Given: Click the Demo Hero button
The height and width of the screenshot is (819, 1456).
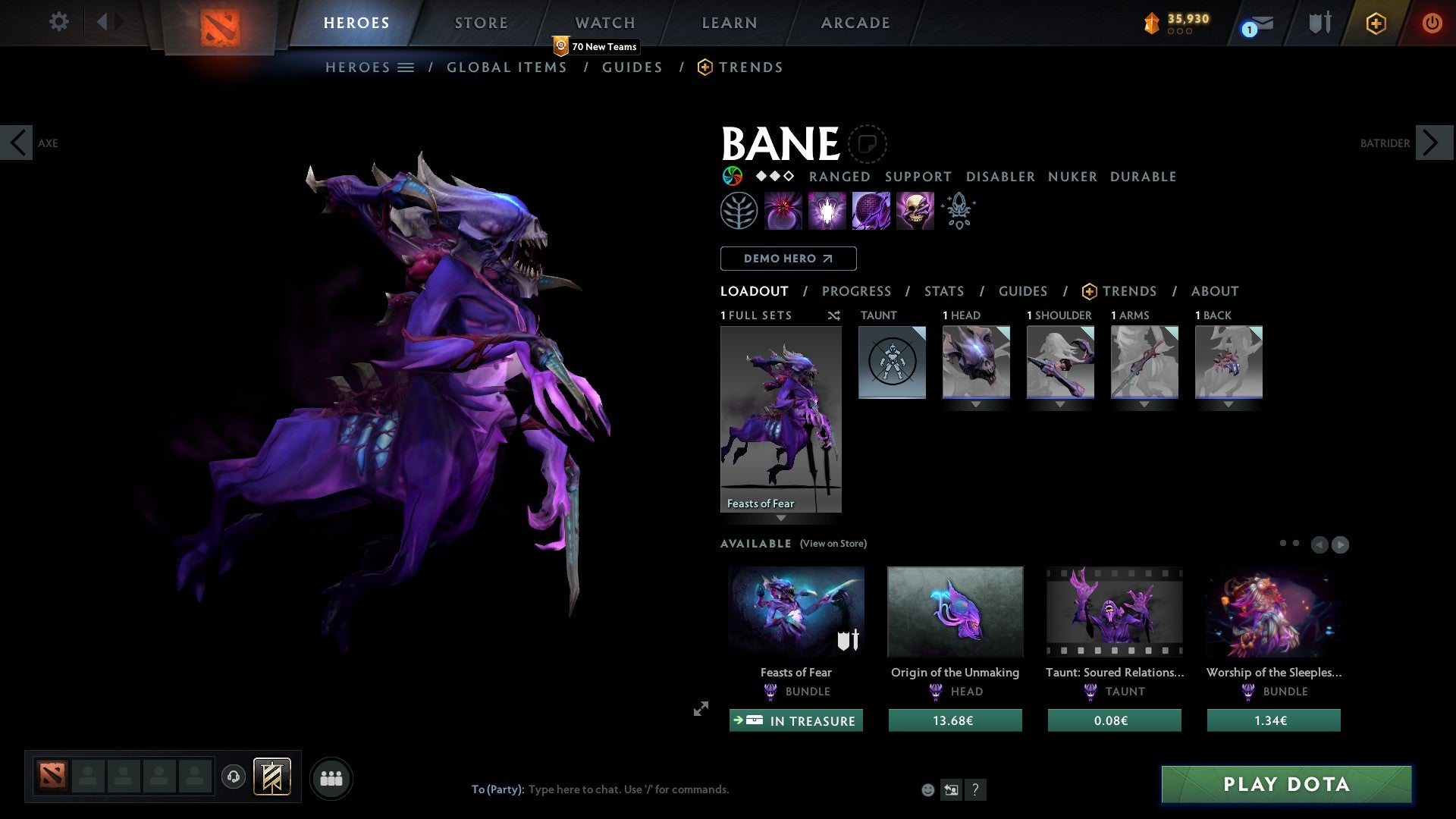Looking at the screenshot, I should [788, 259].
